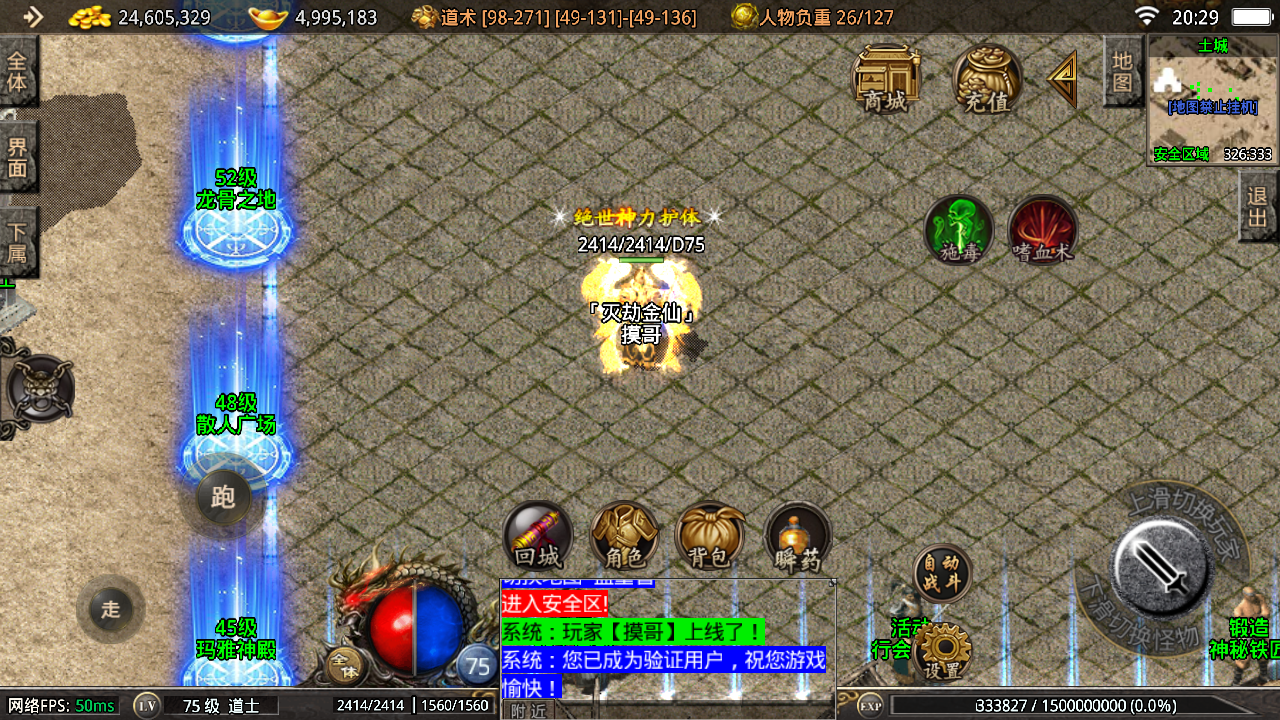Collapse the top menu with the gold arrow
This screenshot has height=720, width=1280.
1062,78
